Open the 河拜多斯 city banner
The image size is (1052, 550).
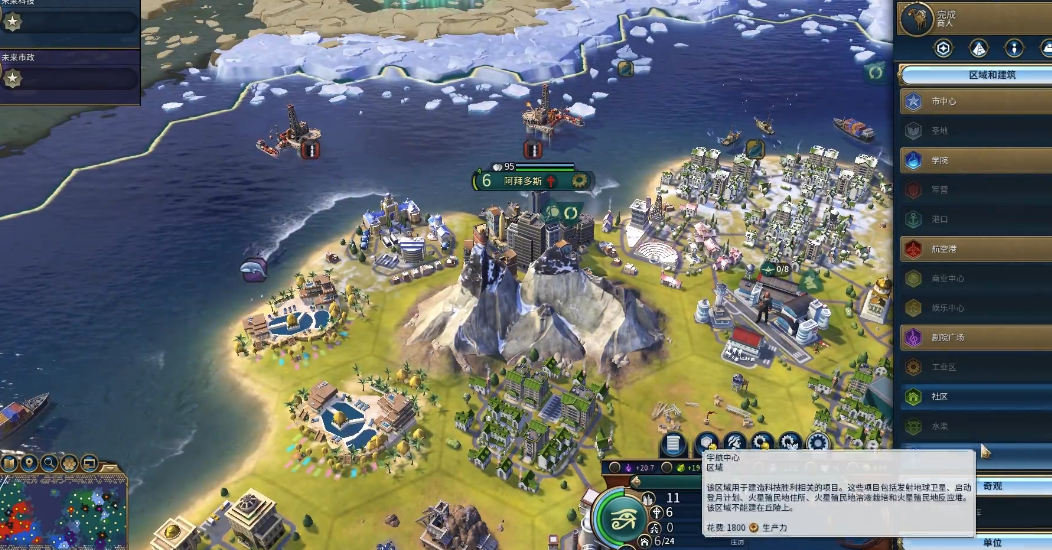(524, 181)
